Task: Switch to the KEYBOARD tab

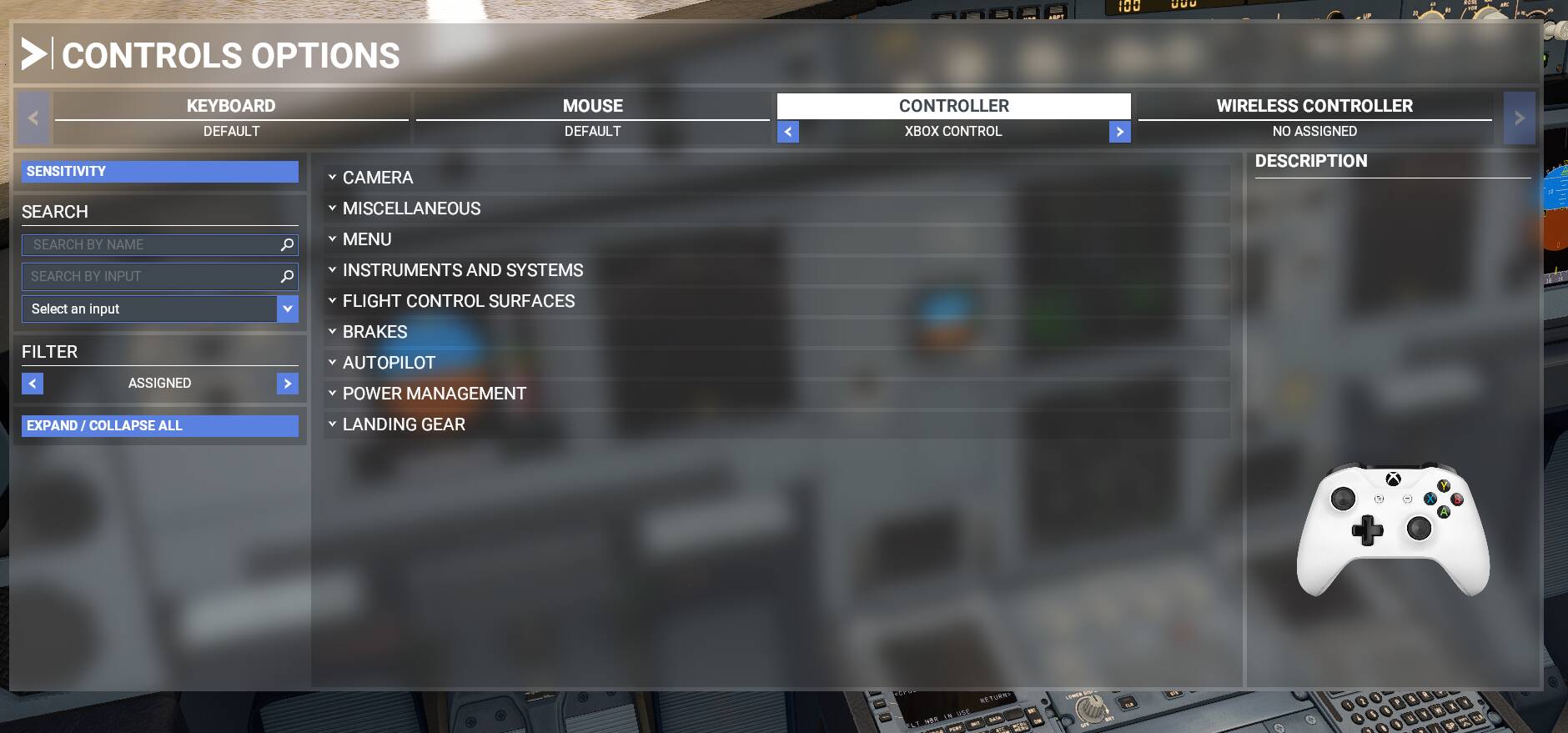Action: [231, 106]
